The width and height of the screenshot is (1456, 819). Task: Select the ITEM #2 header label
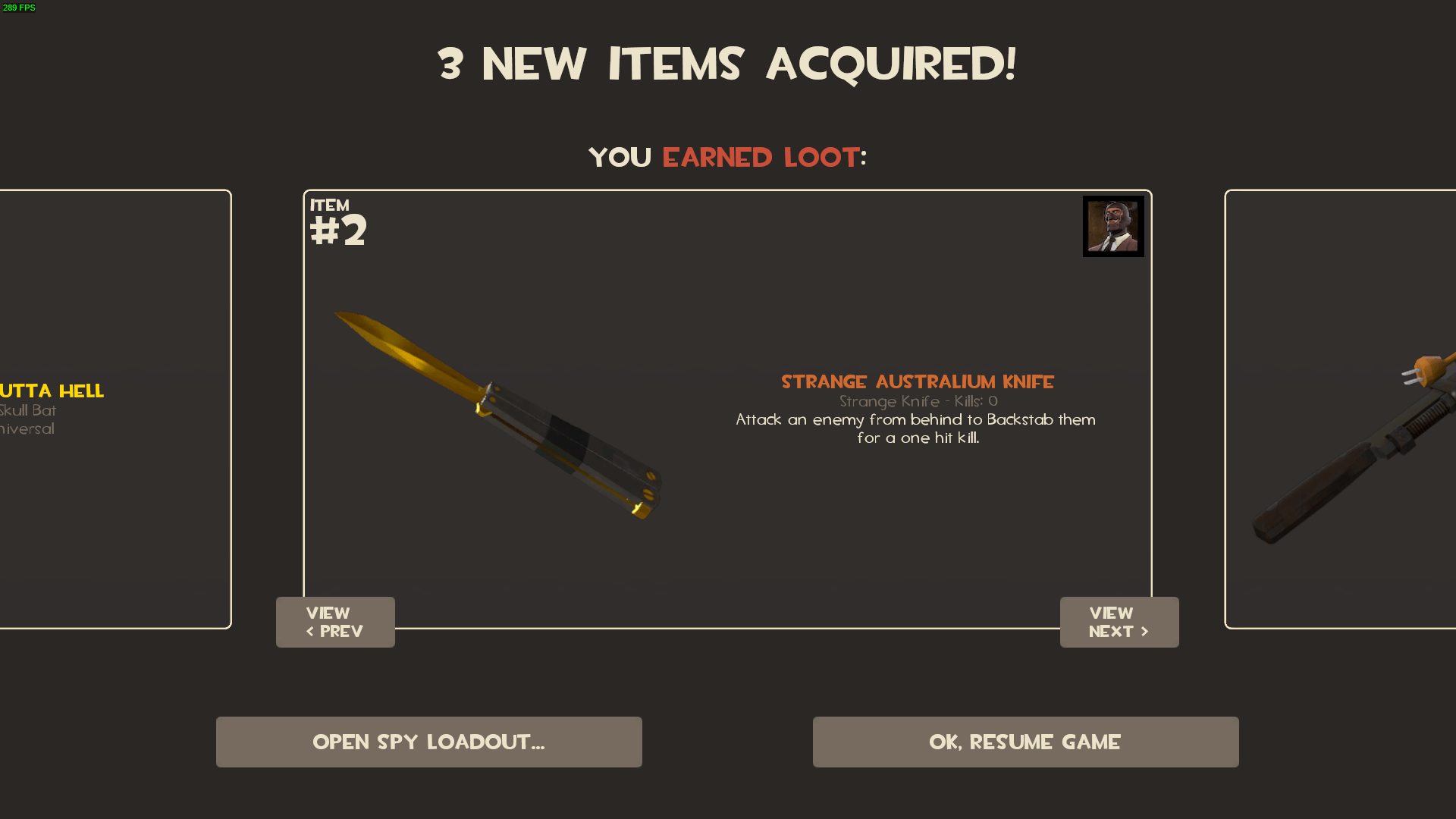point(337,220)
